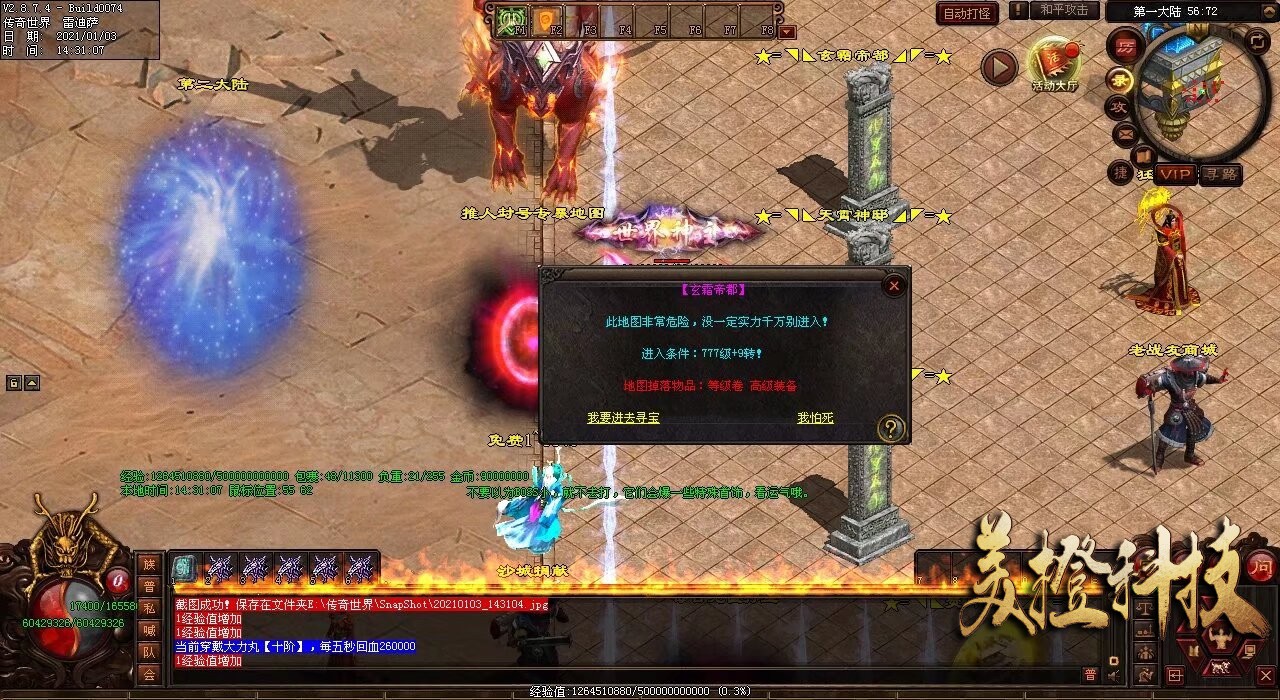
Task: Click the round play arrow button
Action: coord(998,68)
